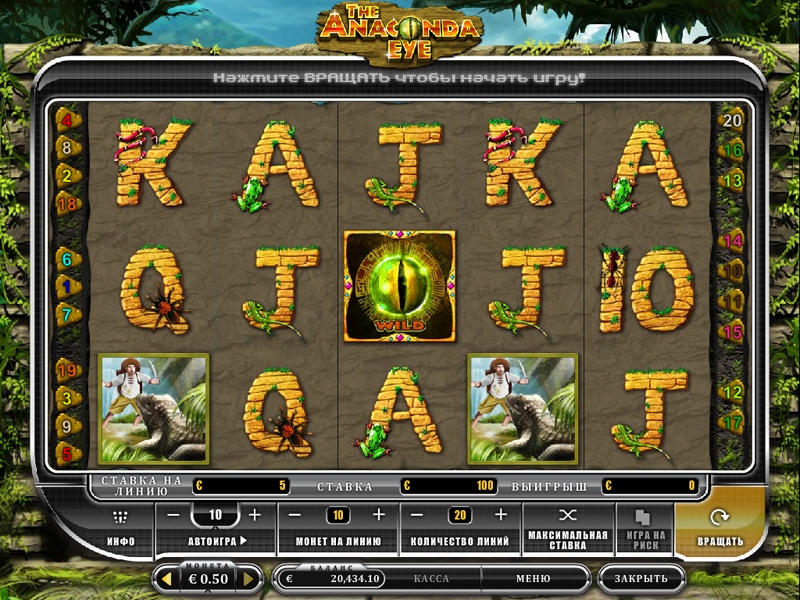Select payline marker 4
Image resolution: width=800 pixels, height=600 pixels.
tap(68, 120)
